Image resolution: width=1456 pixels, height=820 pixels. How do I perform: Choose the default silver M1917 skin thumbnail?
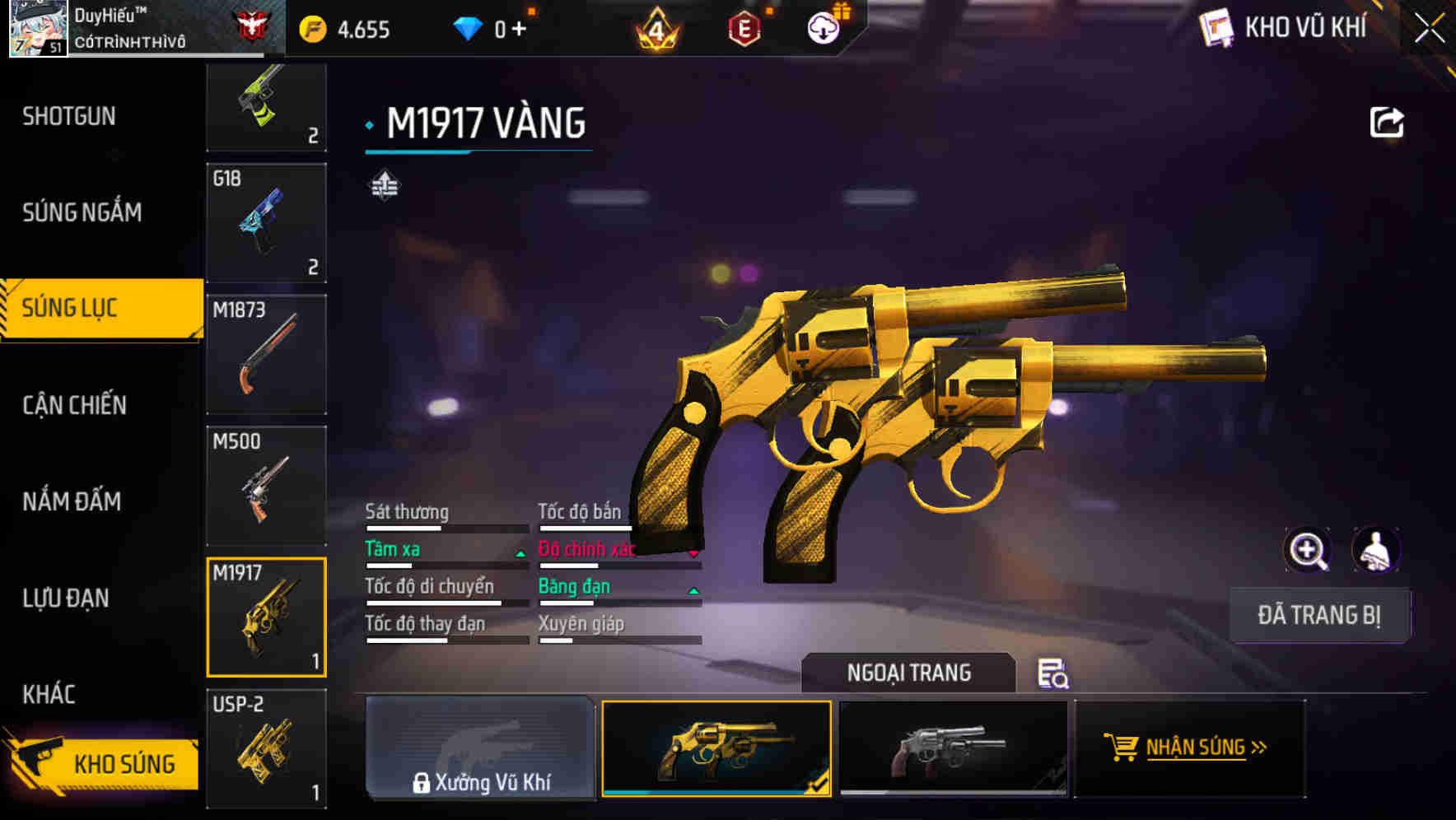tap(954, 748)
